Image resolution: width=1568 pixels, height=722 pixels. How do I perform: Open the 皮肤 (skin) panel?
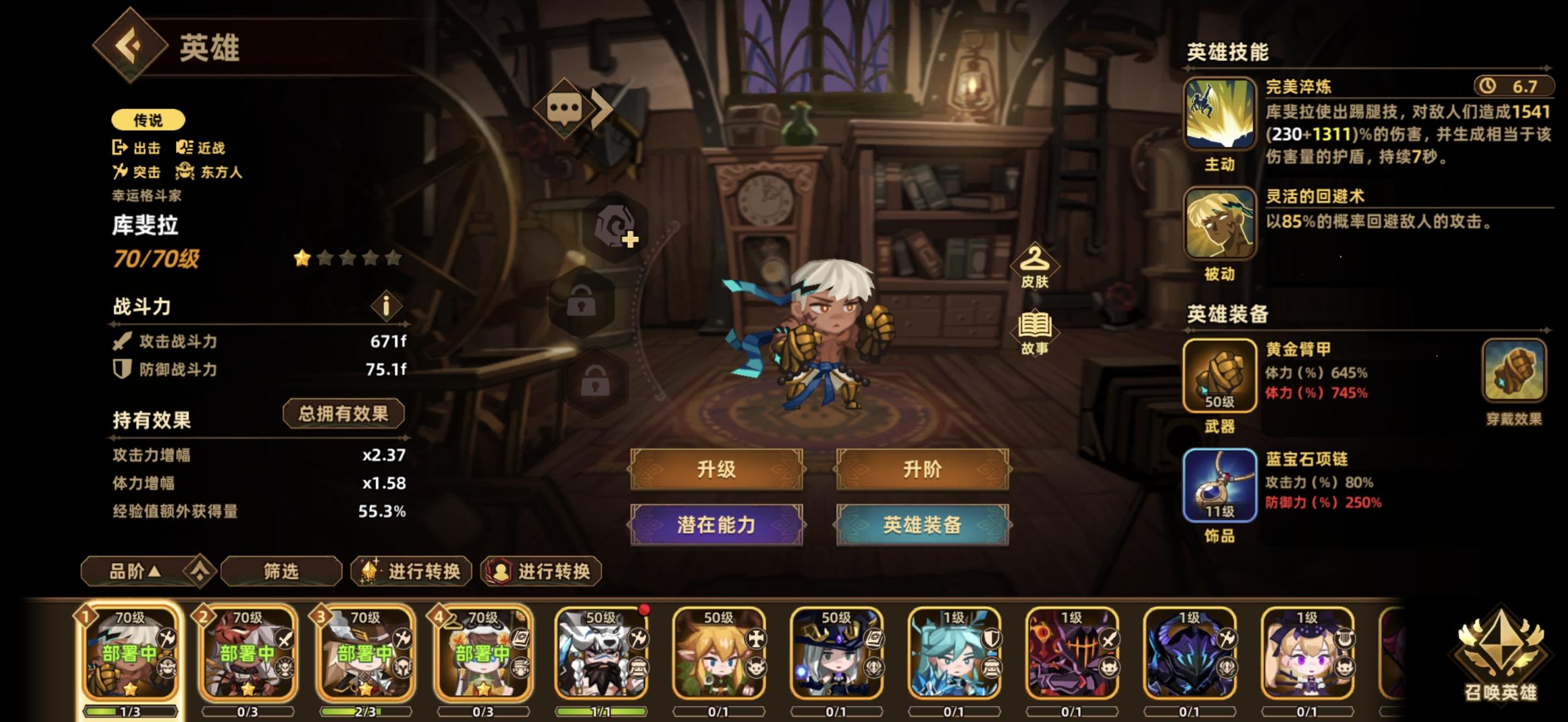(x=1036, y=276)
